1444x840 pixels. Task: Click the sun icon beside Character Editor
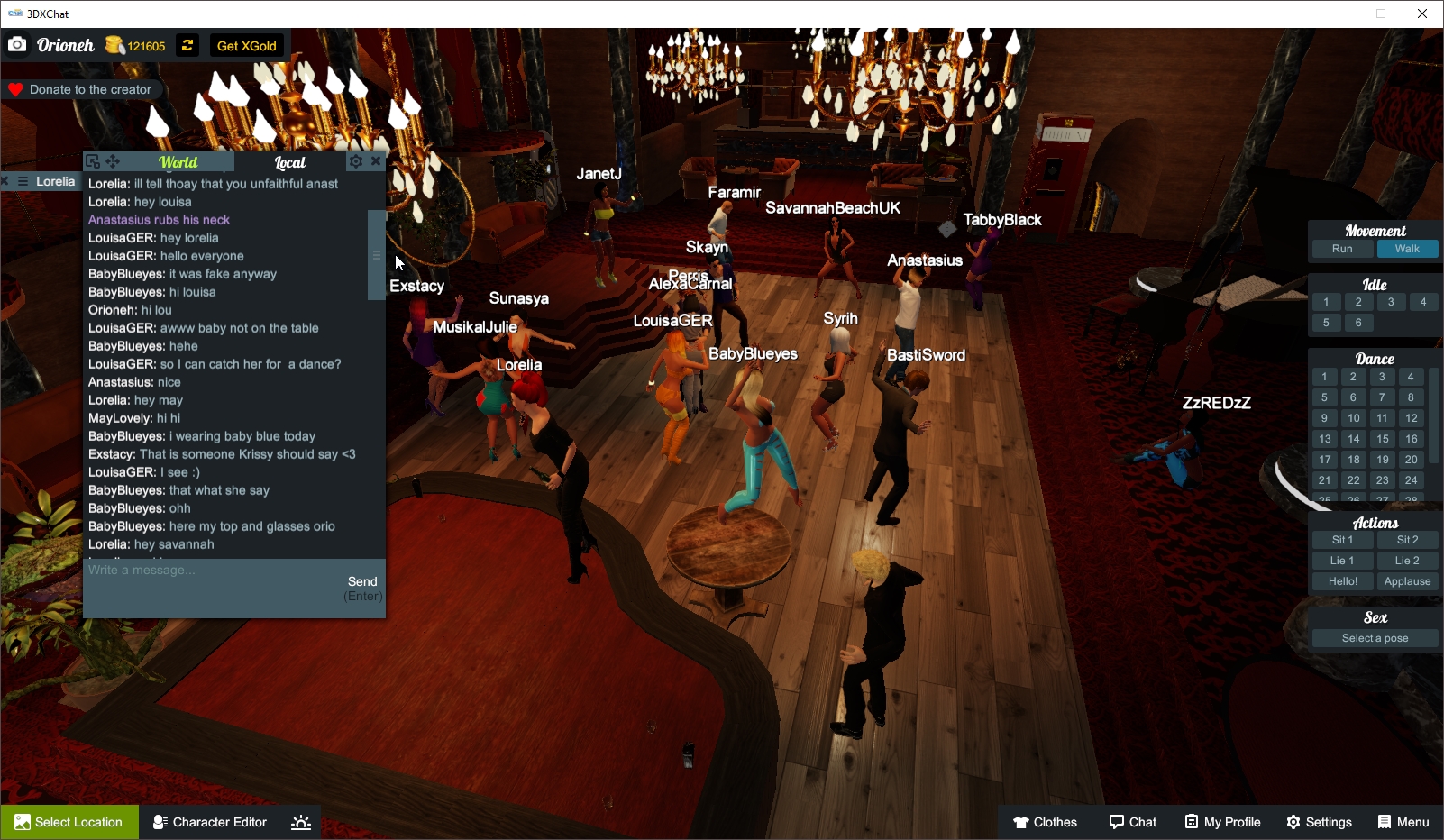[x=299, y=821]
